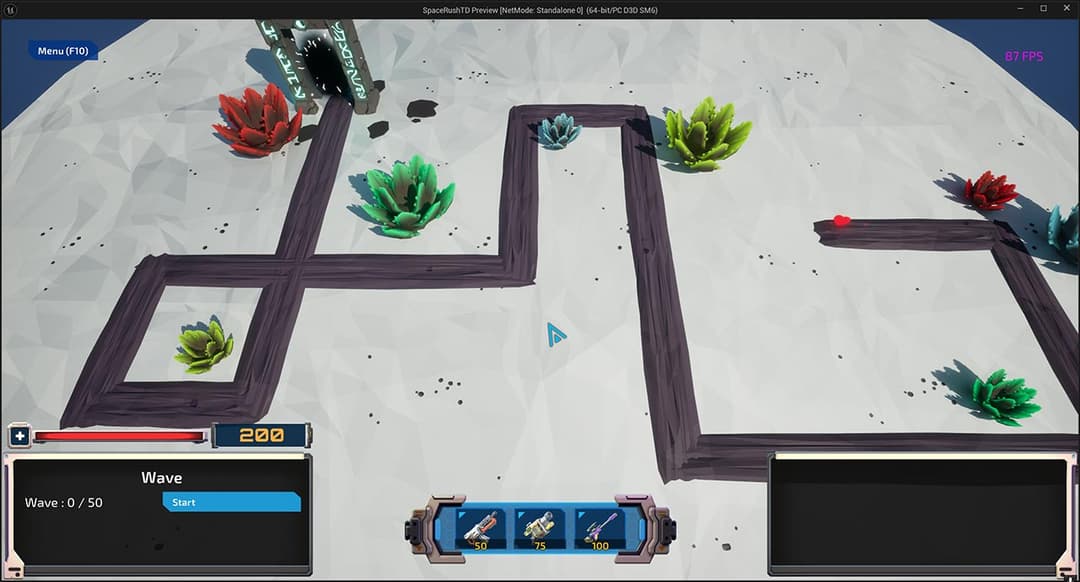Pick the 100-cost purple sniper tower
The image size is (1080, 582).
coord(600,528)
